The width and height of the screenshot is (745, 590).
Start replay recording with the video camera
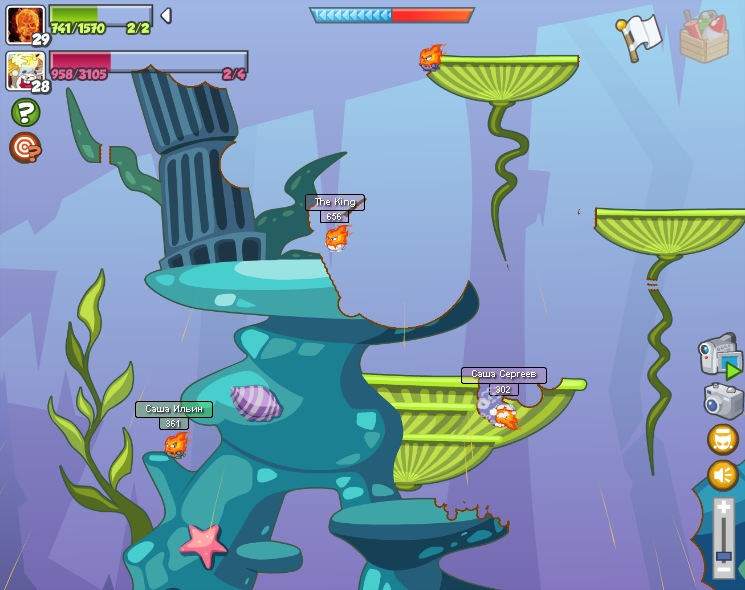(x=720, y=355)
